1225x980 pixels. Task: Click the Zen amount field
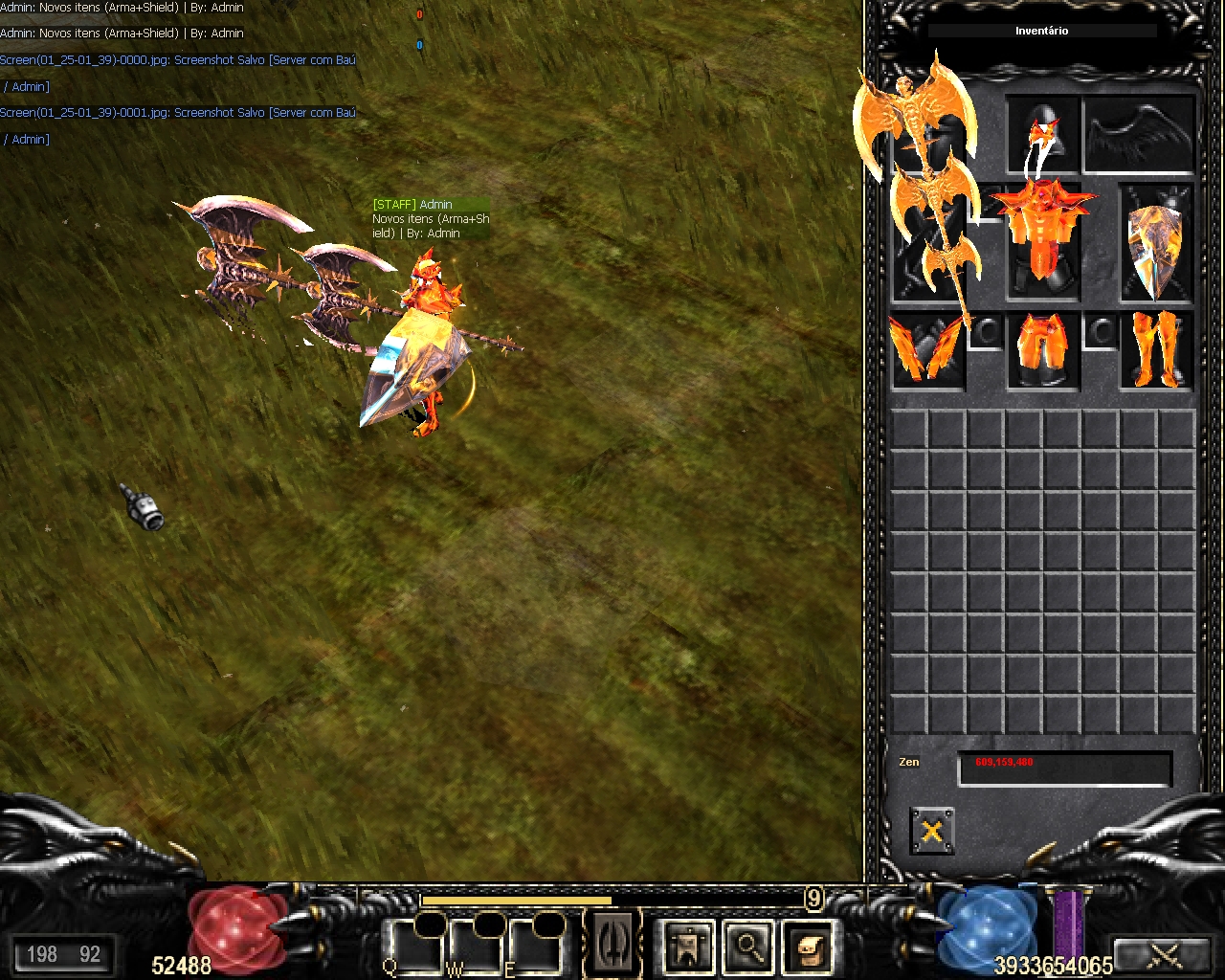click(1064, 768)
